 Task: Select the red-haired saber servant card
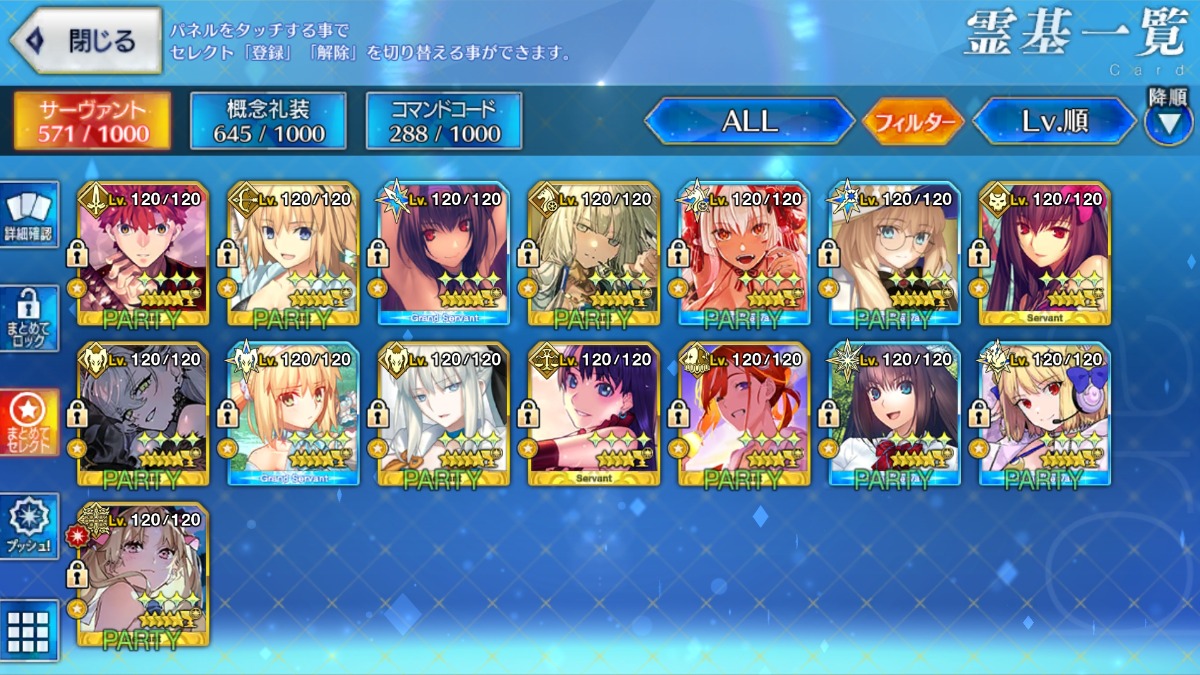[143, 254]
